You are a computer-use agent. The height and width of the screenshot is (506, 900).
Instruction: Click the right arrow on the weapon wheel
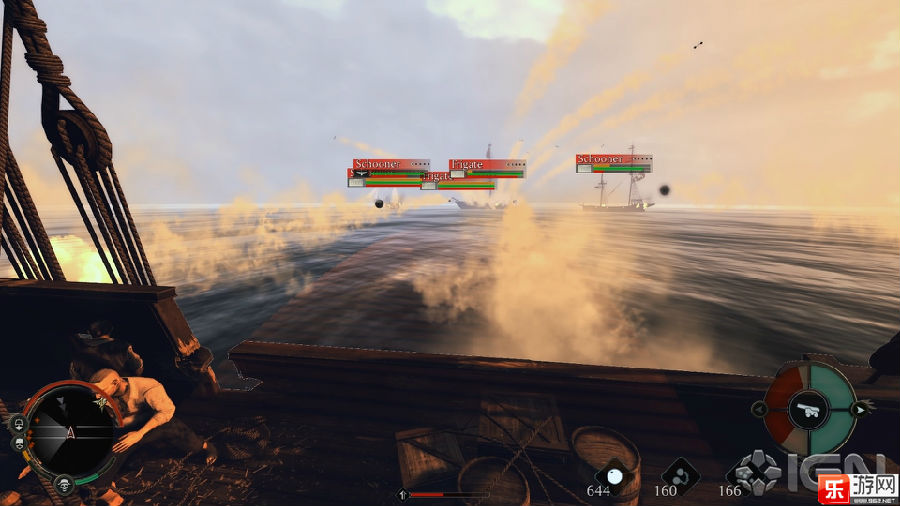(x=857, y=409)
